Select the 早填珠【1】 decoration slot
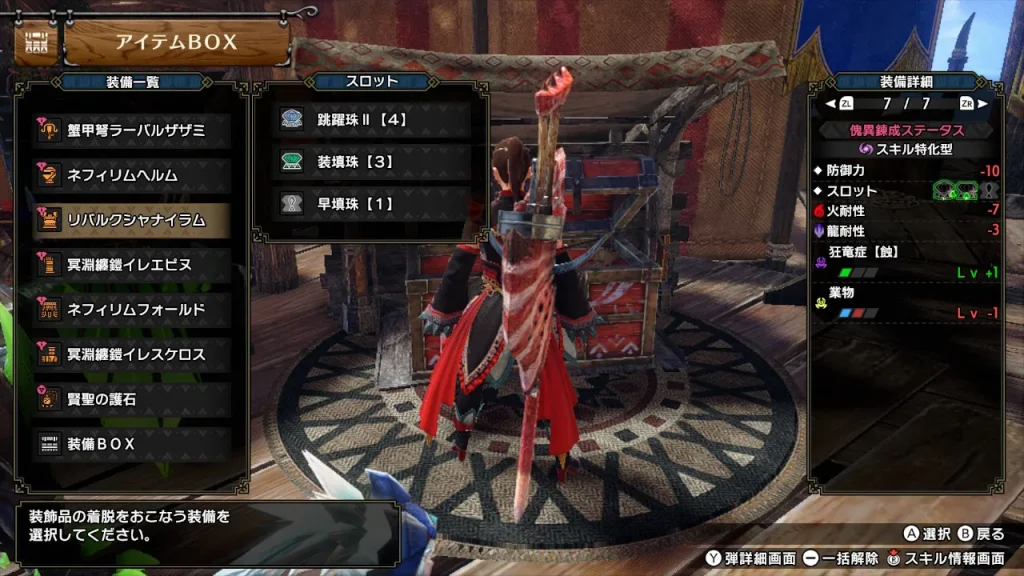 pyautogui.click(x=370, y=203)
